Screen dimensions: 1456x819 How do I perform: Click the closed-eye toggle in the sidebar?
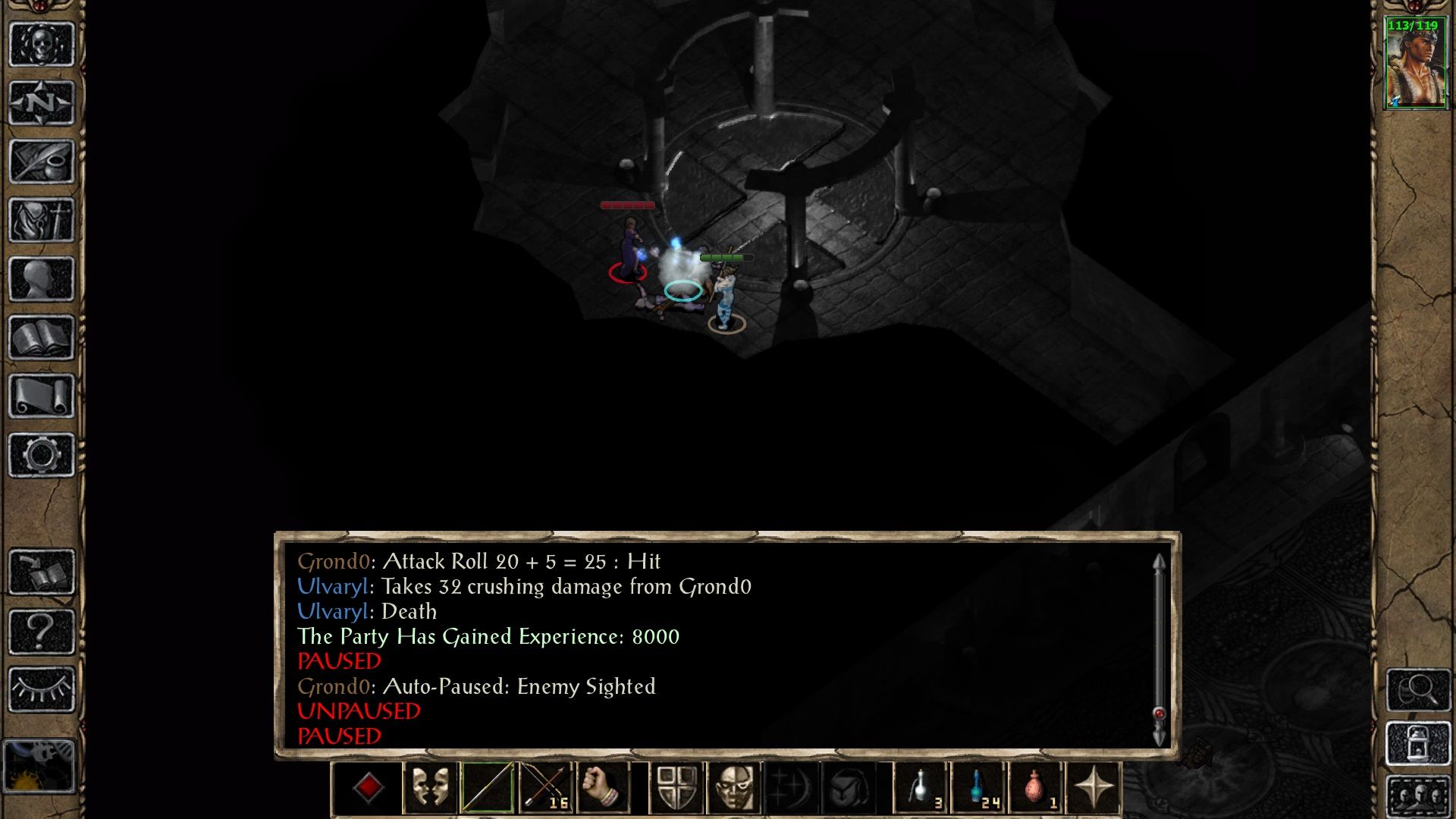[x=42, y=690]
